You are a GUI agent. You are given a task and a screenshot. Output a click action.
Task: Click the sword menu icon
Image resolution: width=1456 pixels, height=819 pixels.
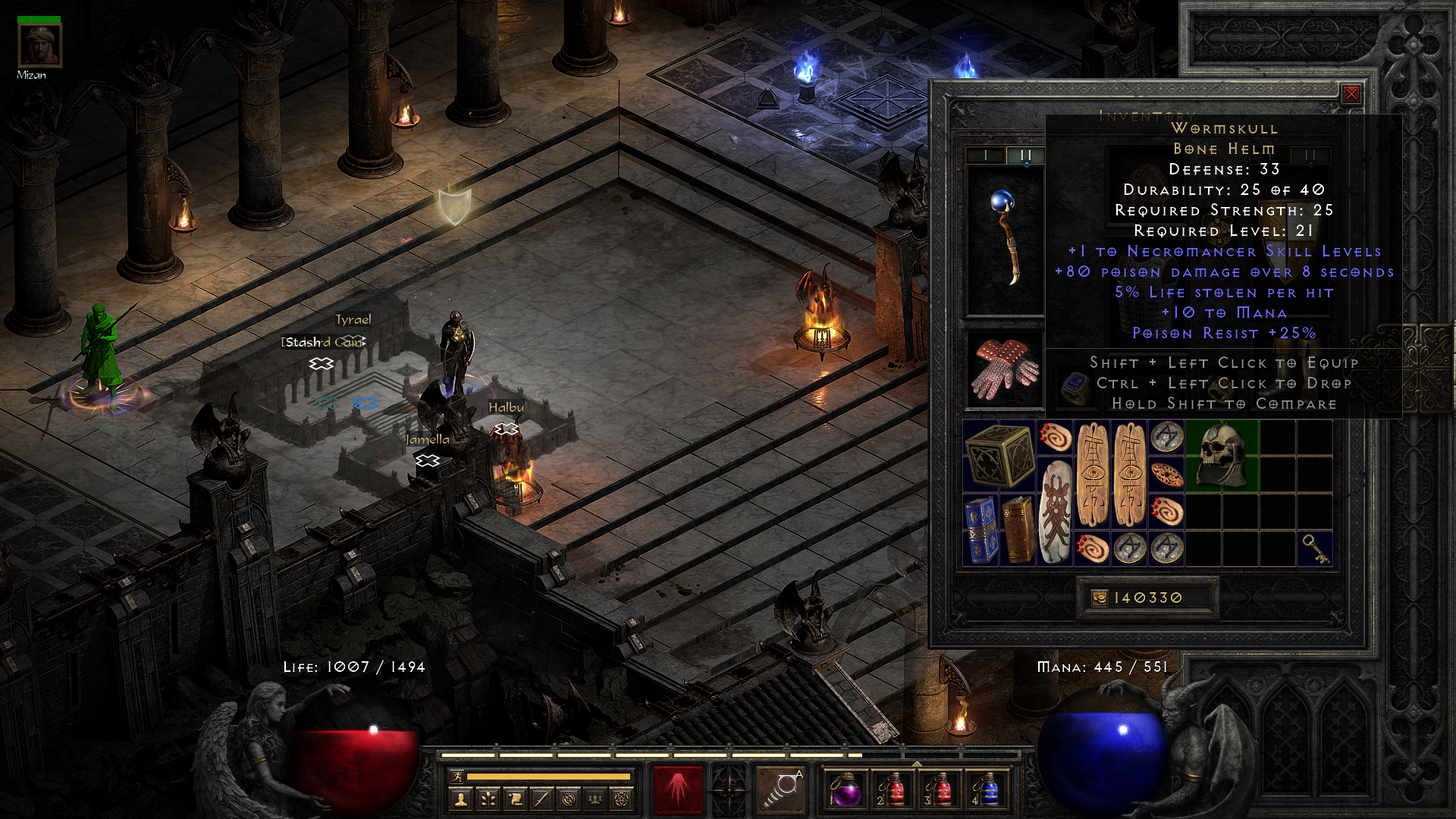[541, 799]
